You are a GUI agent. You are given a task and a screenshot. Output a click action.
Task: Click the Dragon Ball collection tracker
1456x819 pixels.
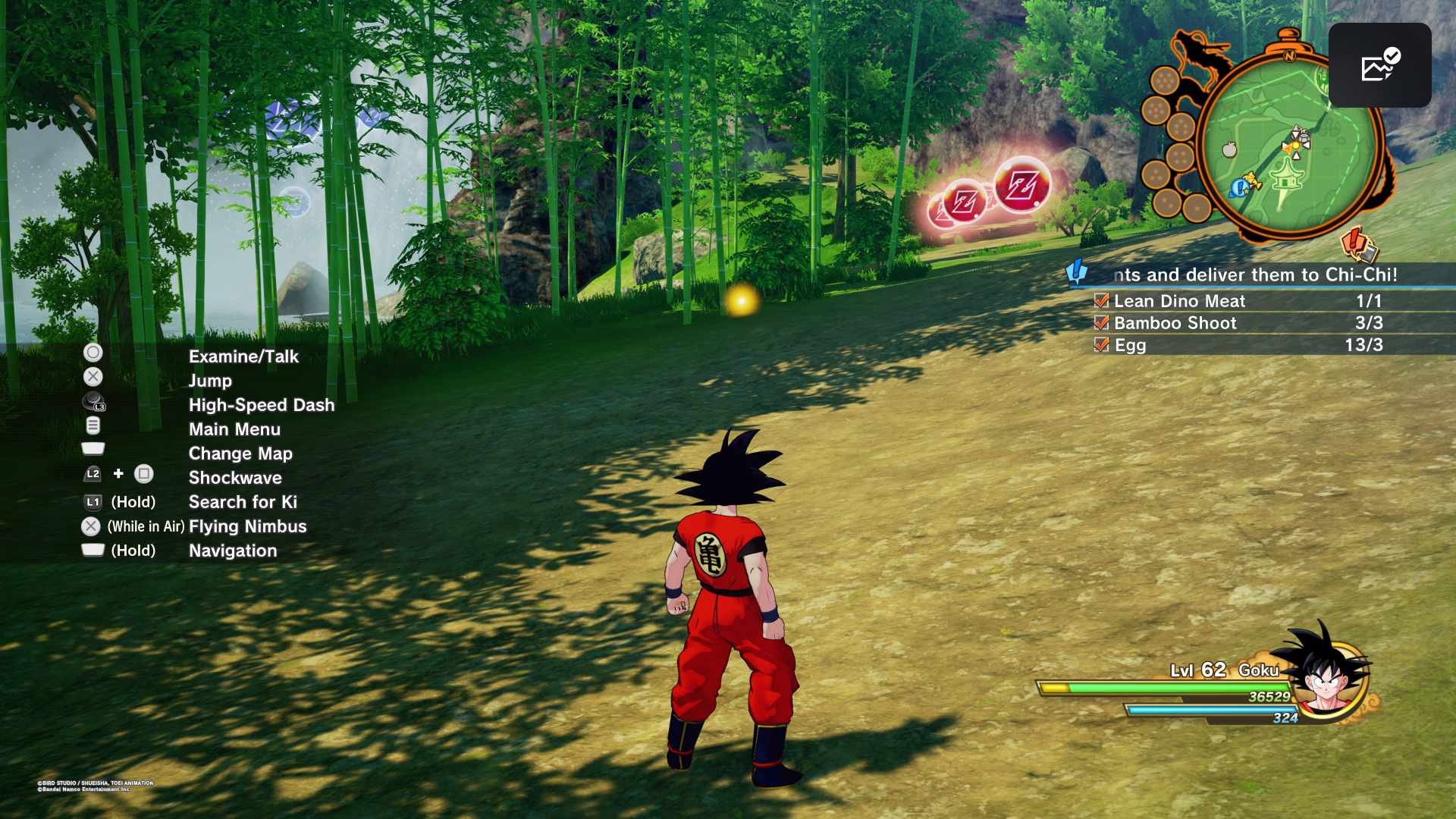1172,144
